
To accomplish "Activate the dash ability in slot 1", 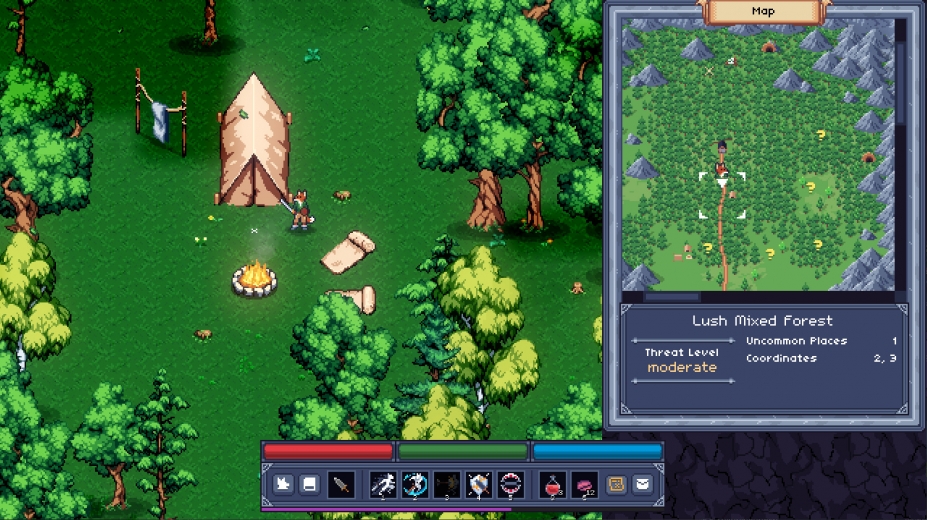I will click(383, 485).
